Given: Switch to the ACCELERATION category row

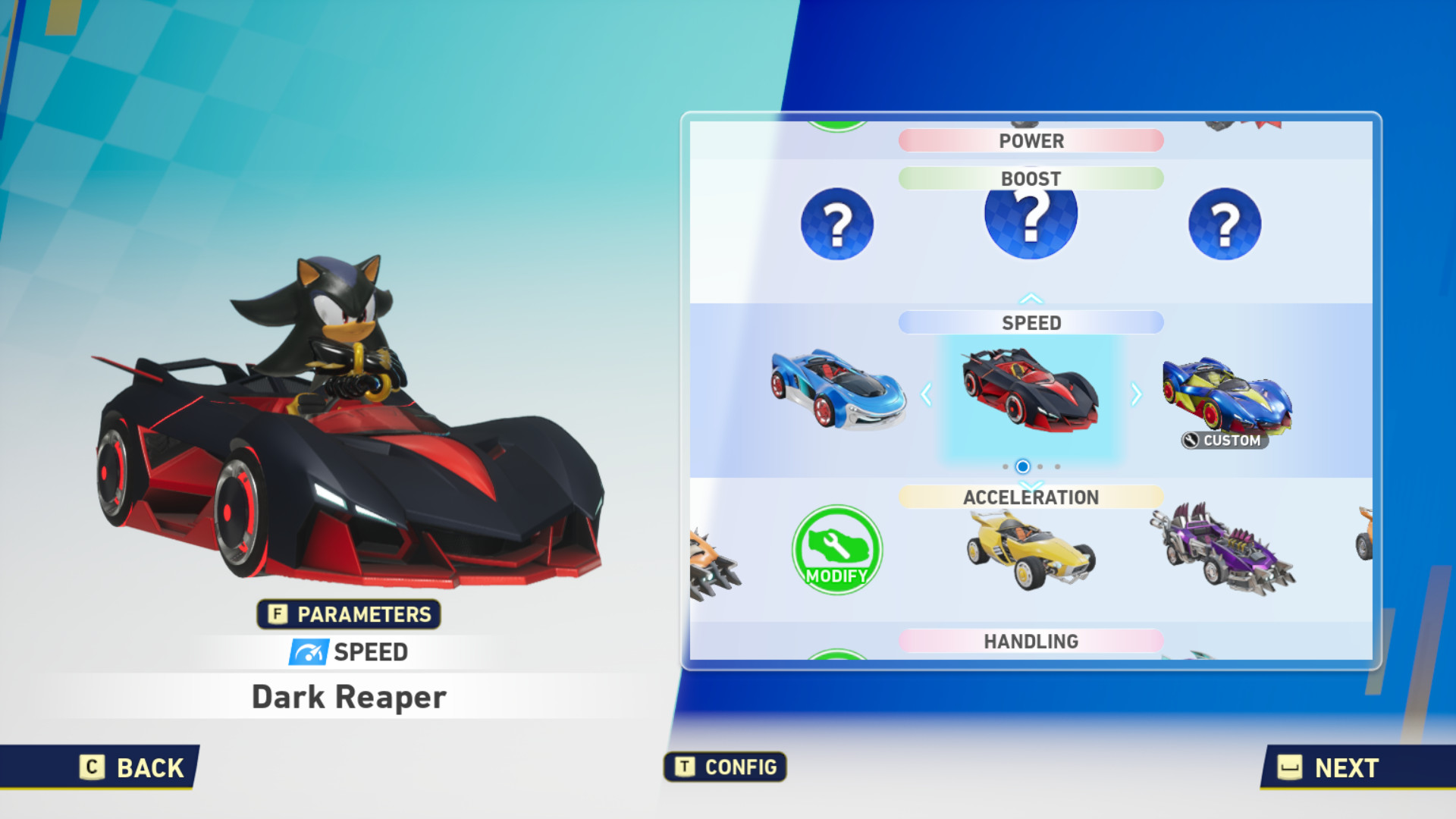Looking at the screenshot, I should pos(1030,497).
